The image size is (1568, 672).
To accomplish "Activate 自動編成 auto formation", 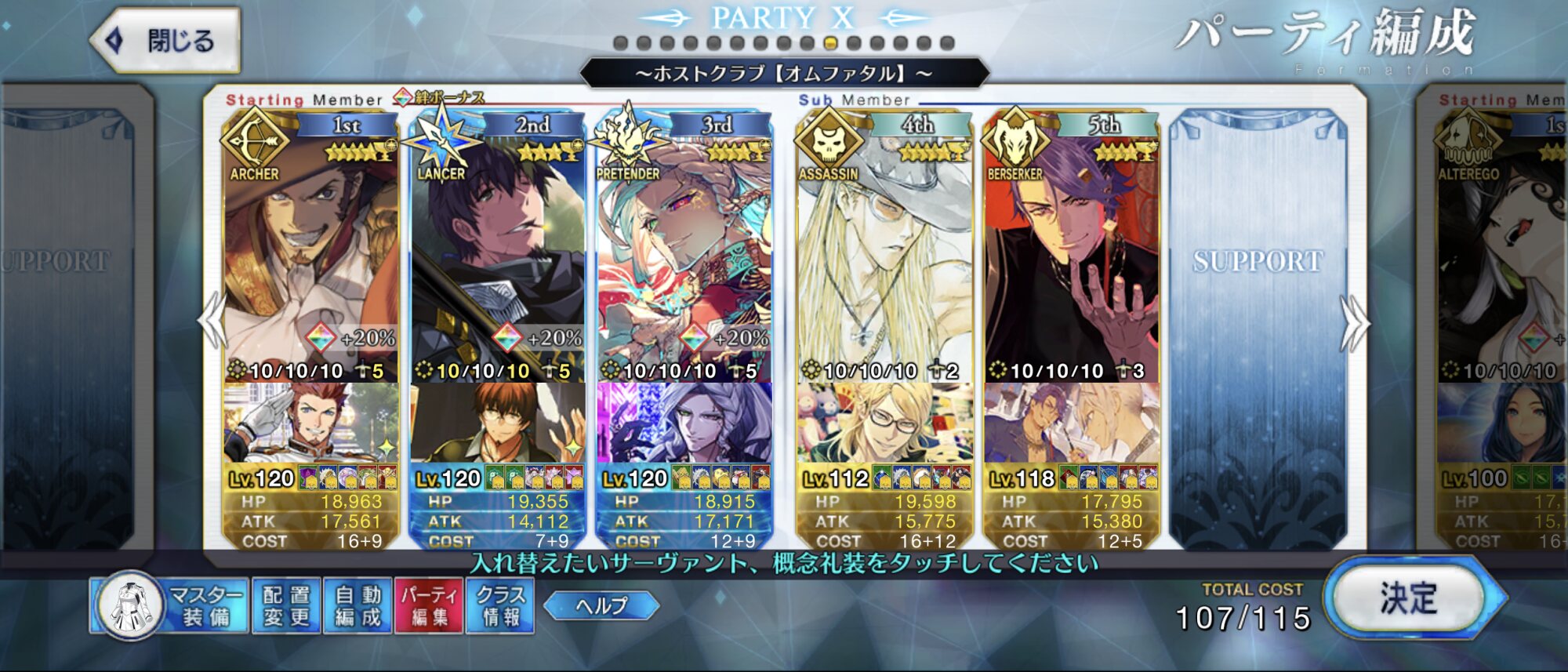I will [358, 606].
